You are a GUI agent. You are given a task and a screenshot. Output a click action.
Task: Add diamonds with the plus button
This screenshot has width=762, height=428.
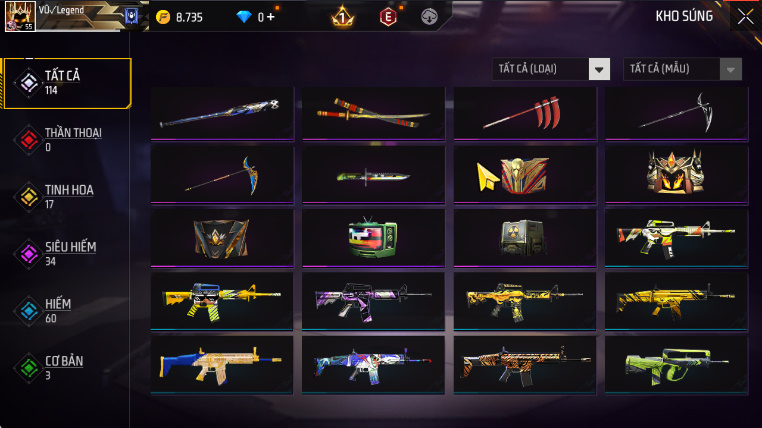(270, 17)
